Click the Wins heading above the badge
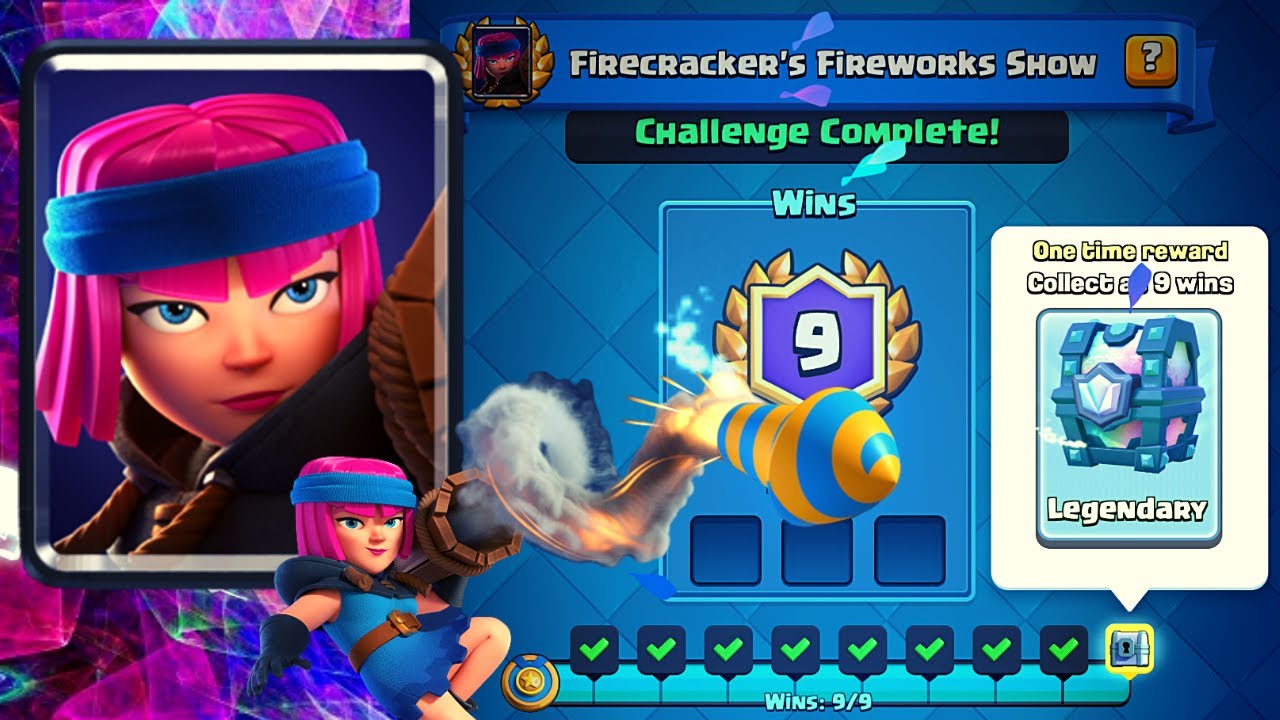The width and height of the screenshot is (1280, 720). click(817, 204)
